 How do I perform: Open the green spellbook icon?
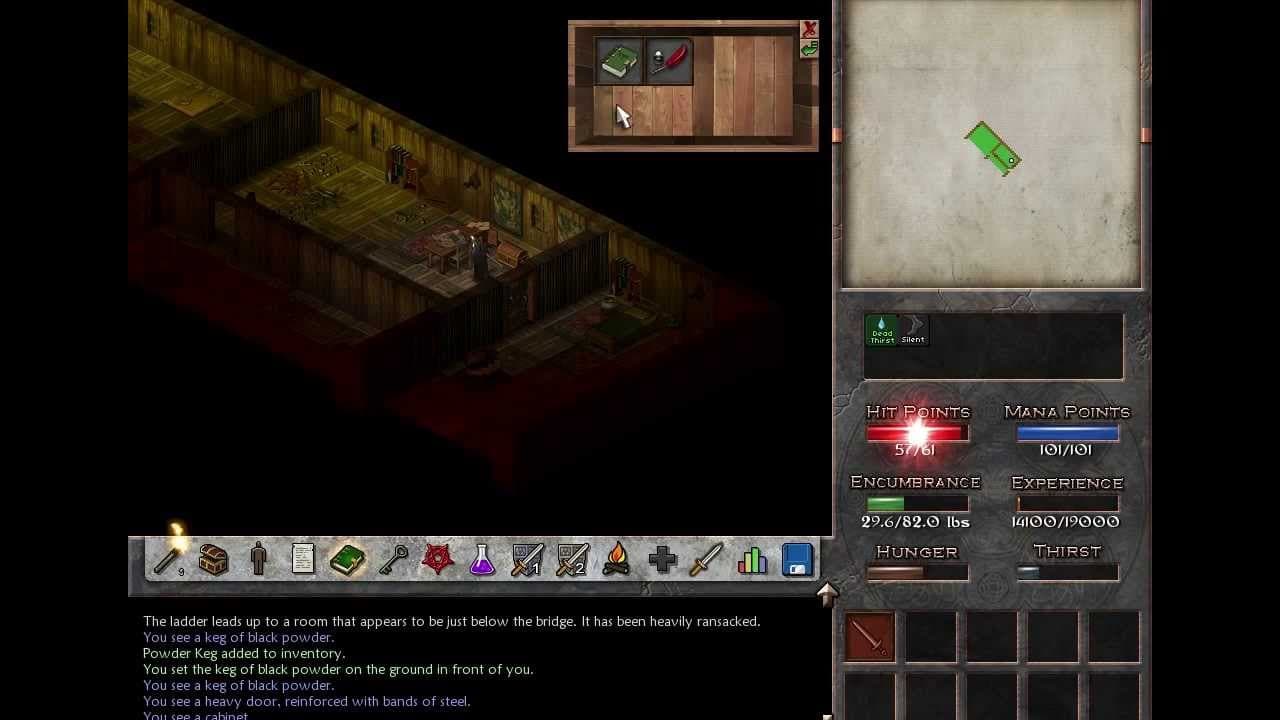click(350, 560)
